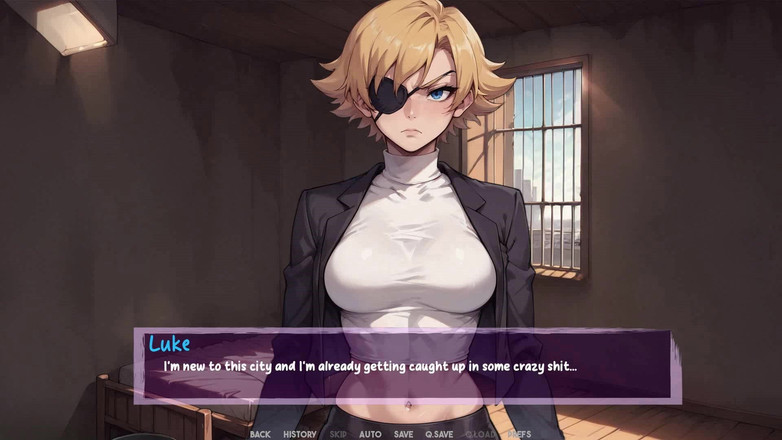
Task: Enable Auto-advance dialogue mode
Action: click(370, 434)
